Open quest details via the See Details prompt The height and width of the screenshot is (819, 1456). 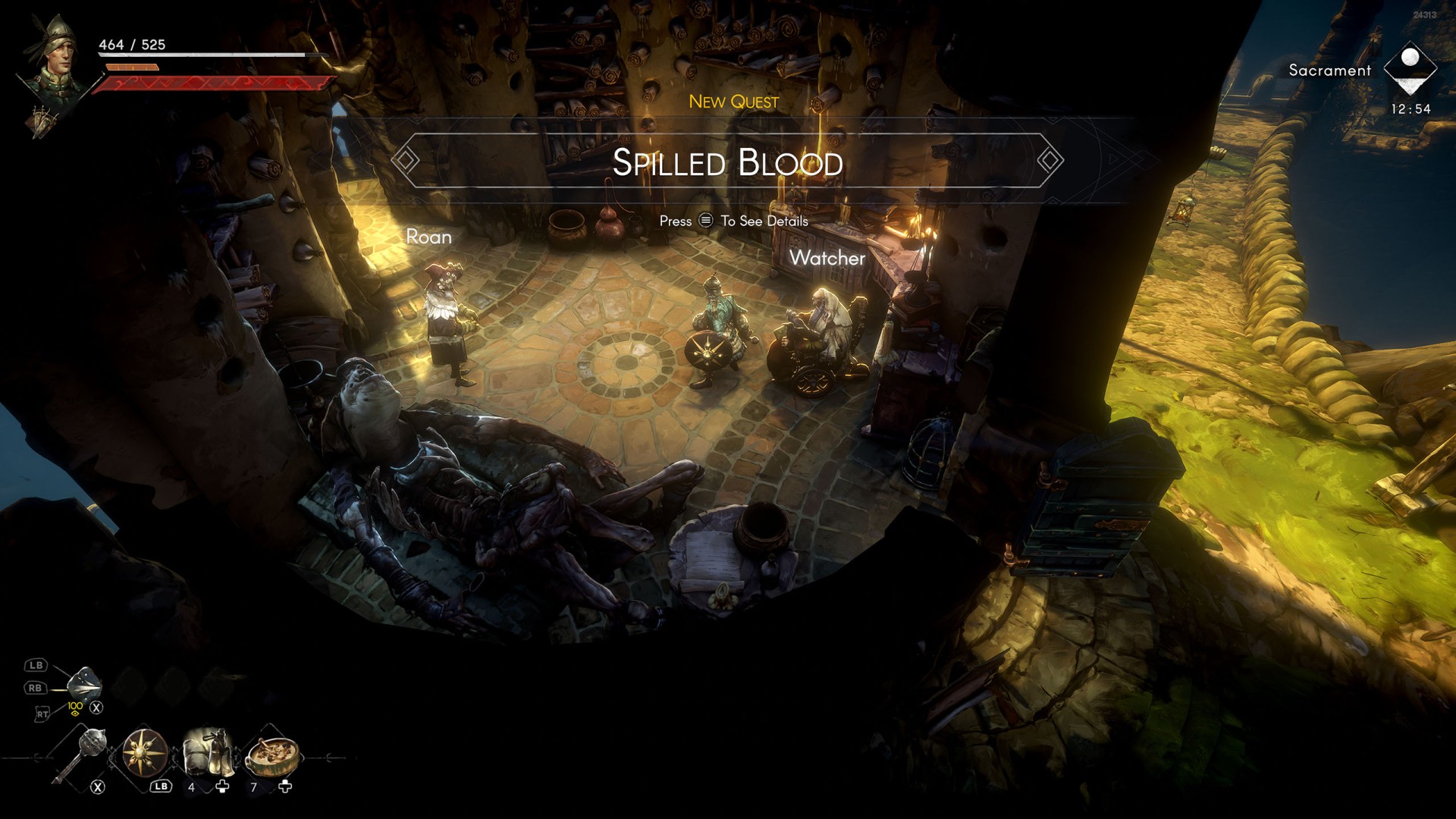pos(733,221)
